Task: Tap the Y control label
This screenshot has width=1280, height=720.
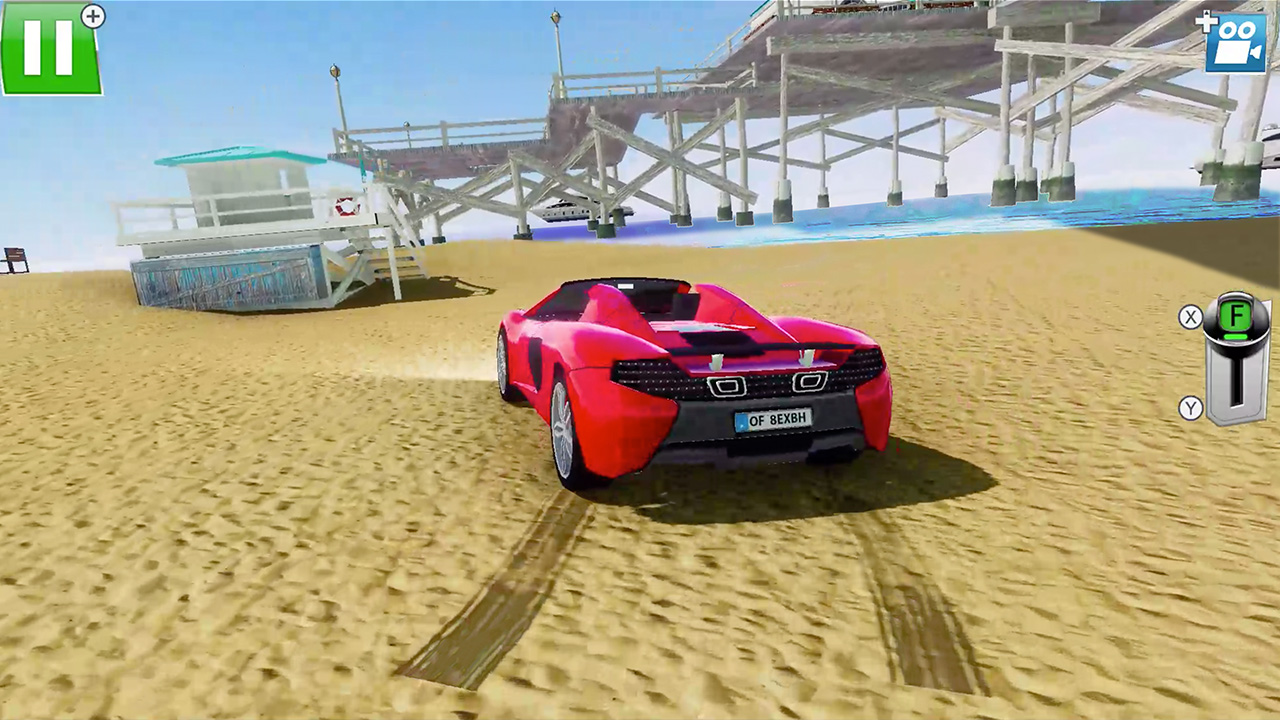Action: coord(1191,409)
